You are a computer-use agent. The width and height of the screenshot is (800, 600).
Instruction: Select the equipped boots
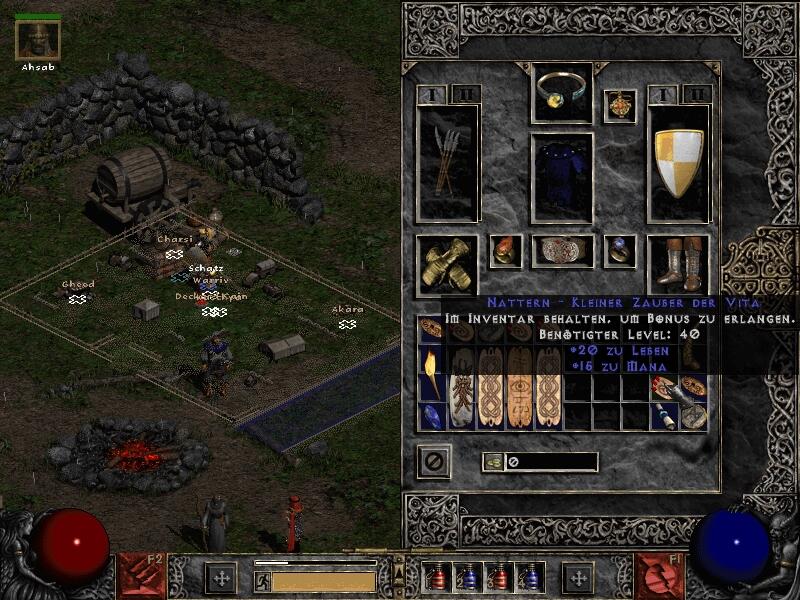pos(679,264)
